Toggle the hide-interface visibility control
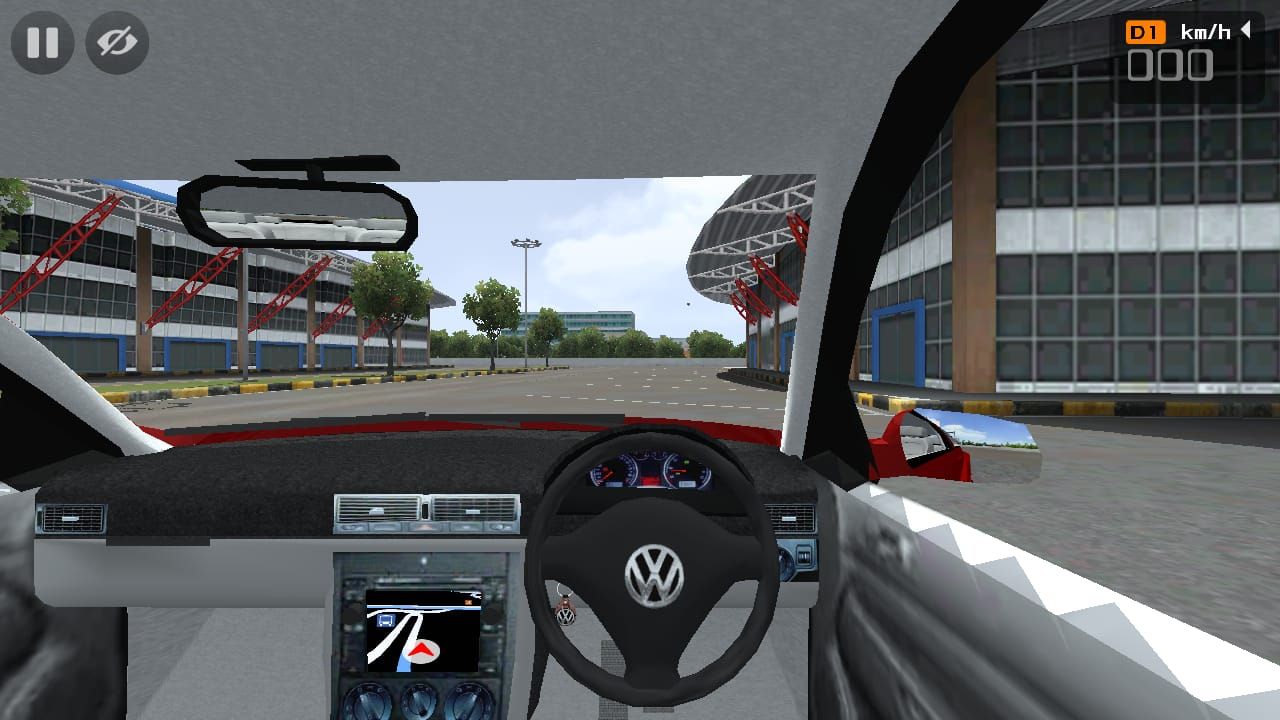 [x=115, y=42]
